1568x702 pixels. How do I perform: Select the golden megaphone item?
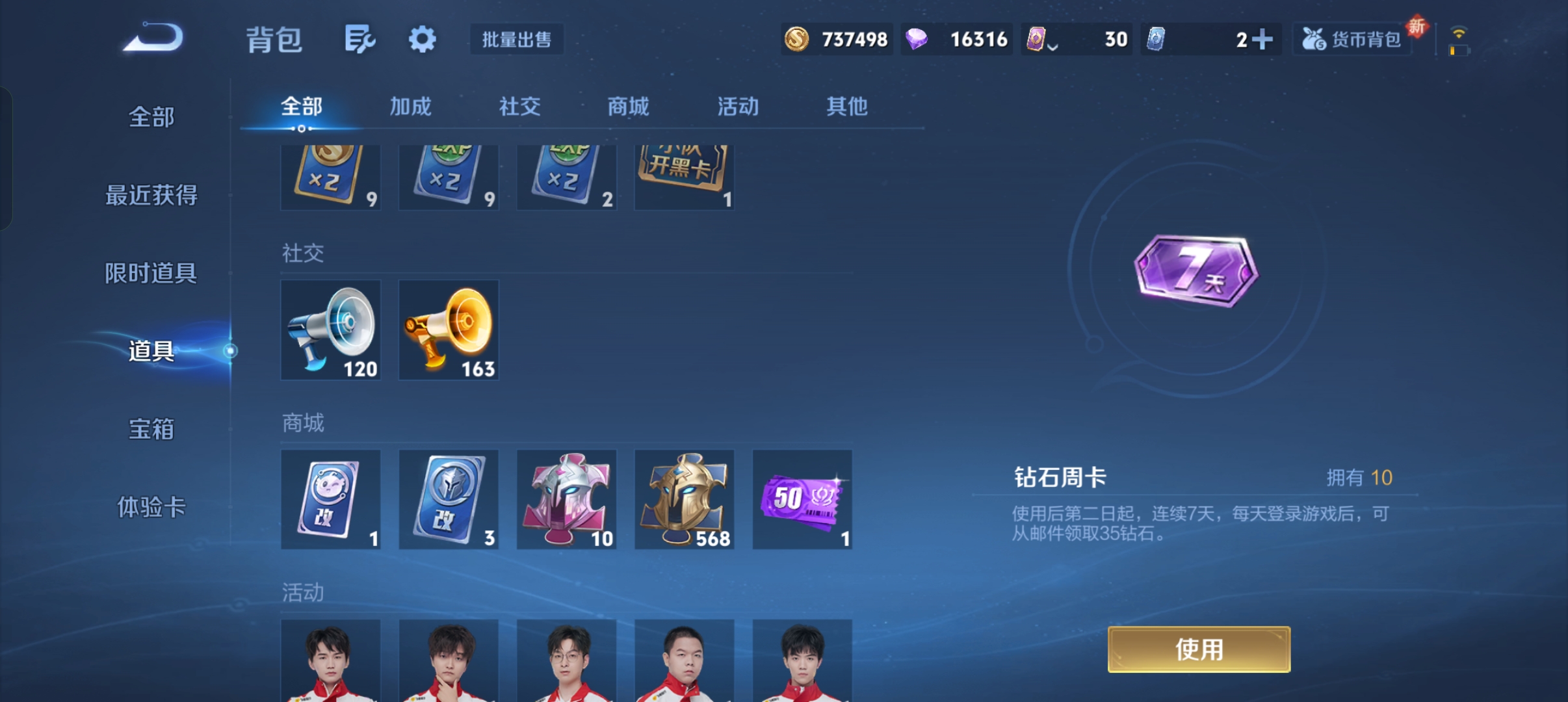448,330
